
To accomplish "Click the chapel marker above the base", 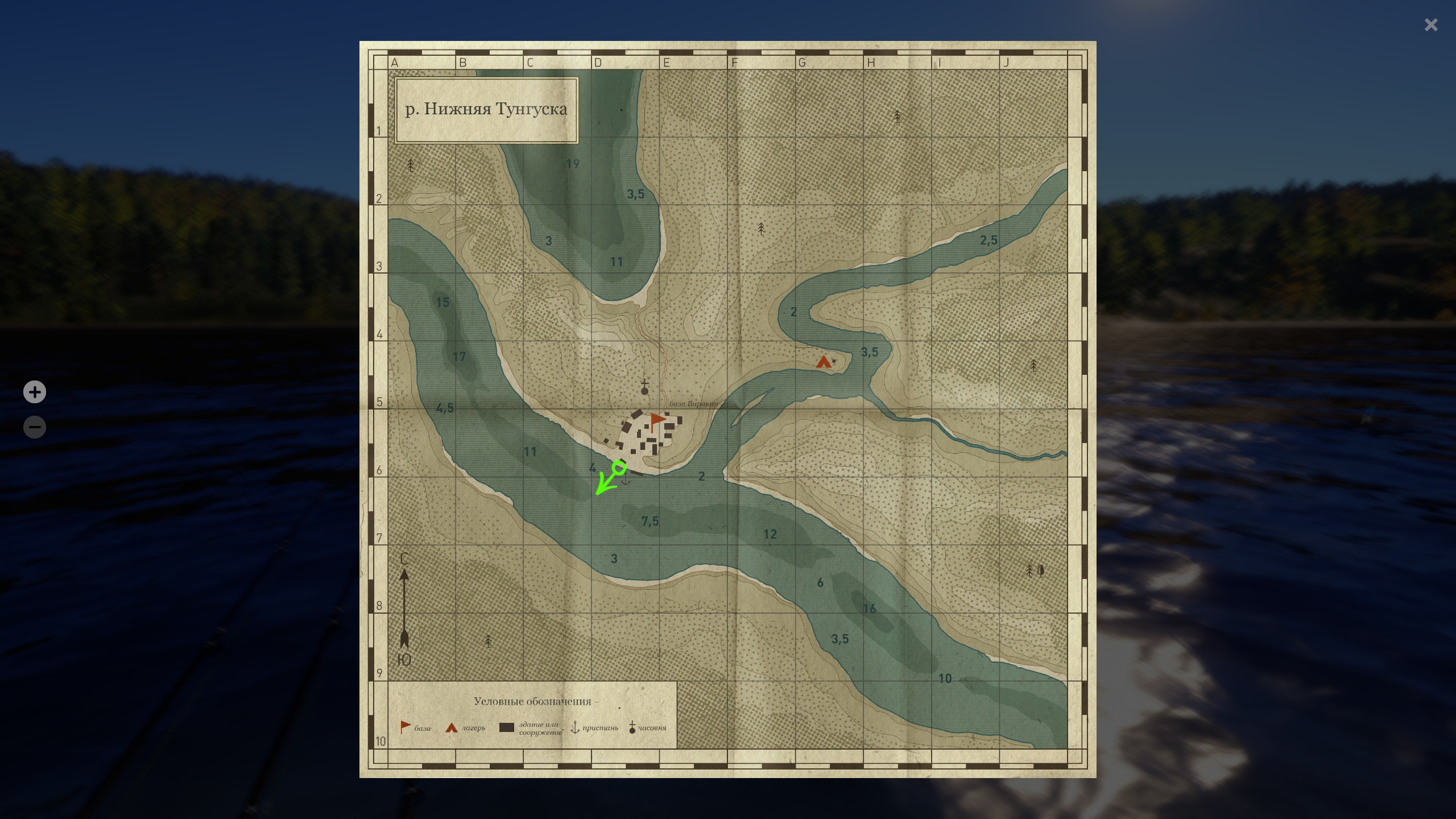I will (644, 387).
